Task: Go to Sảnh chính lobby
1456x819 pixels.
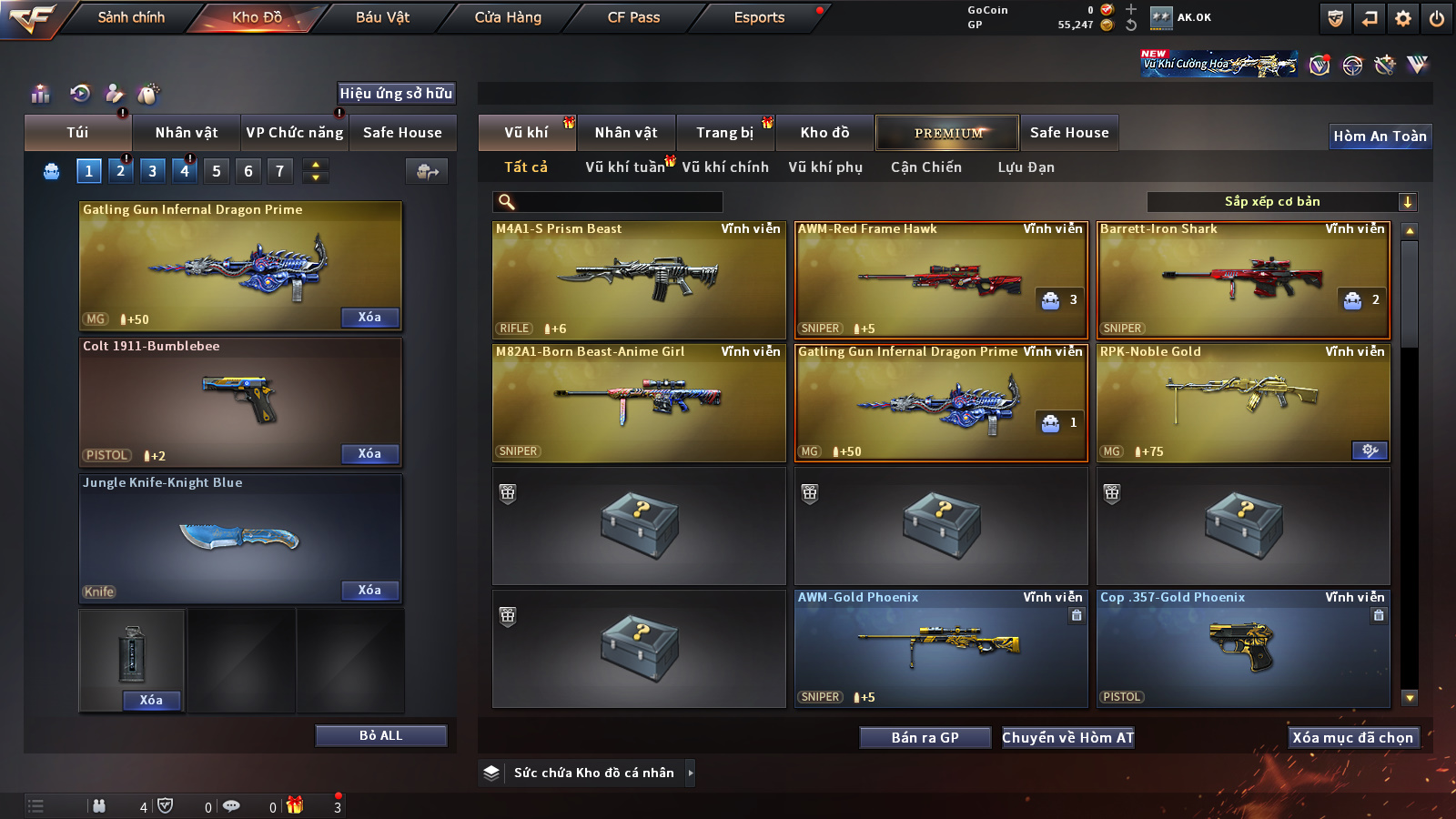Action: click(x=131, y=17)
